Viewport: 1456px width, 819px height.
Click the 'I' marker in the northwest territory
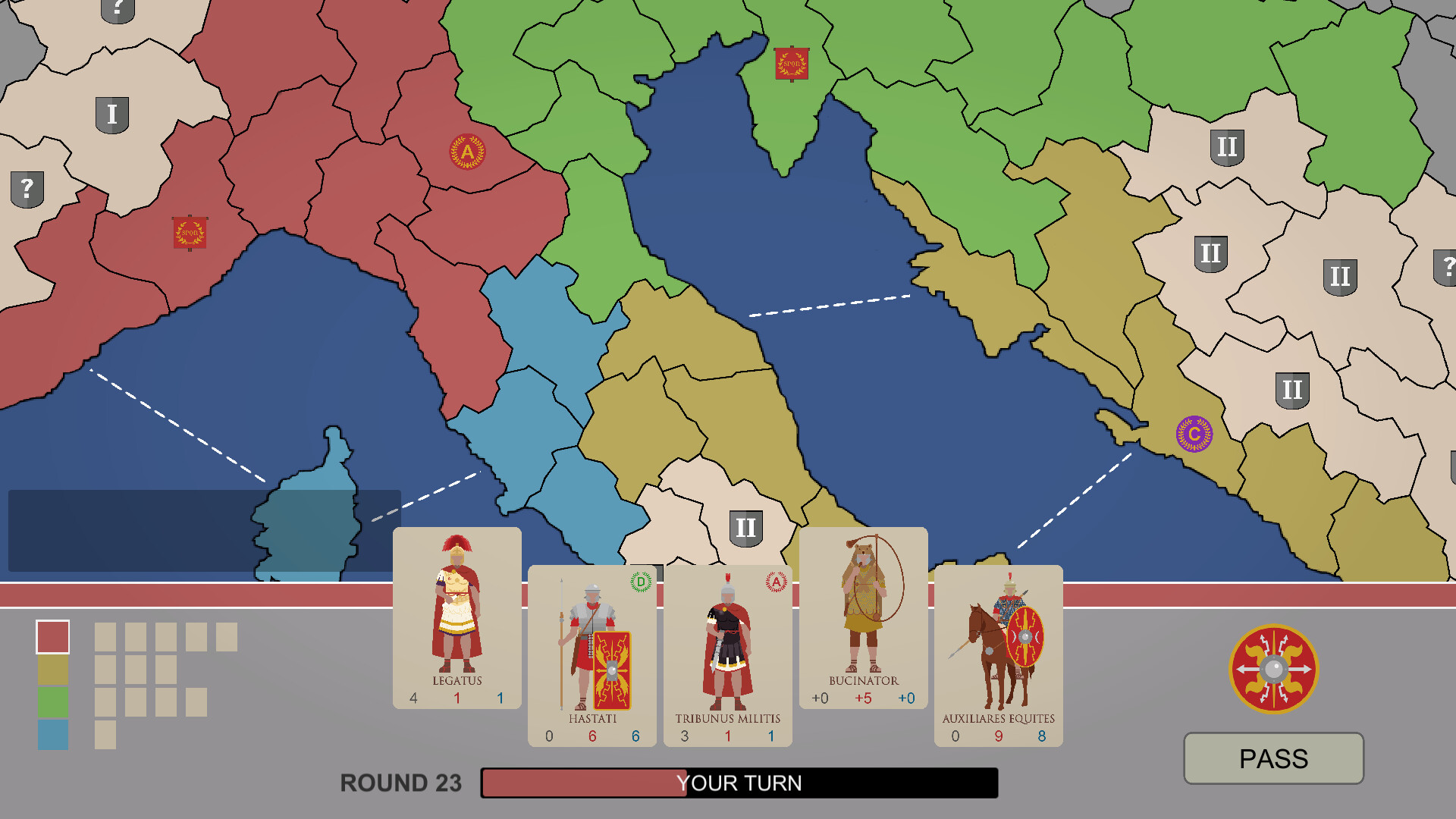(114, 115)
